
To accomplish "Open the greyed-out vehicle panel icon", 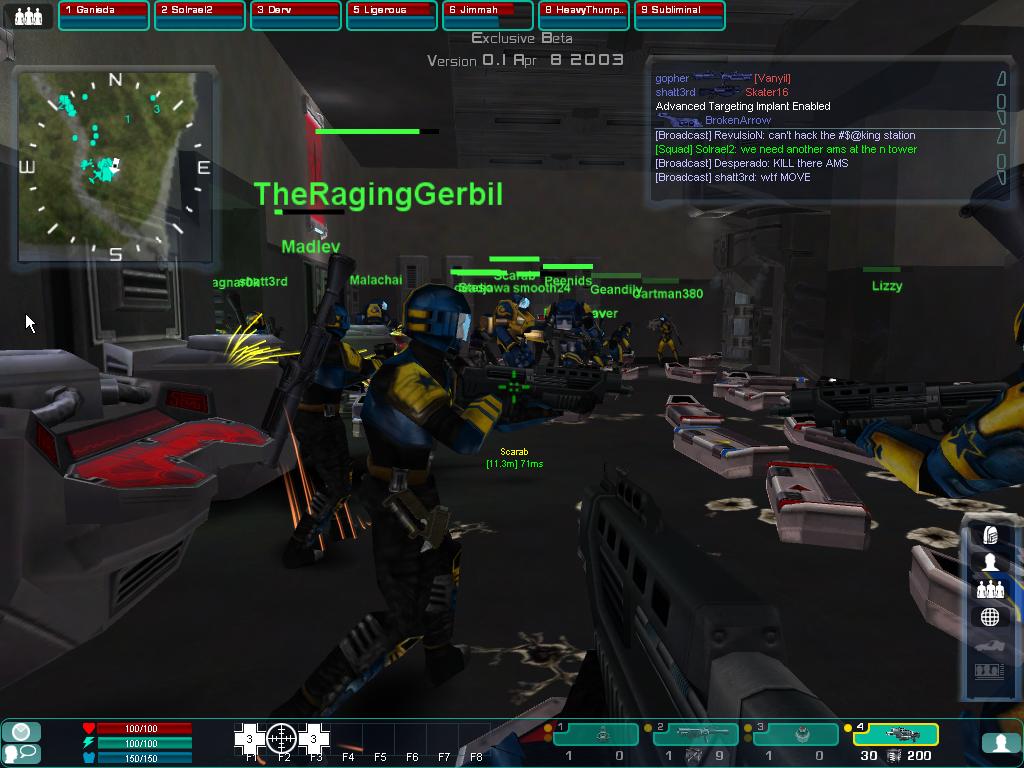I will coord(990,645).
